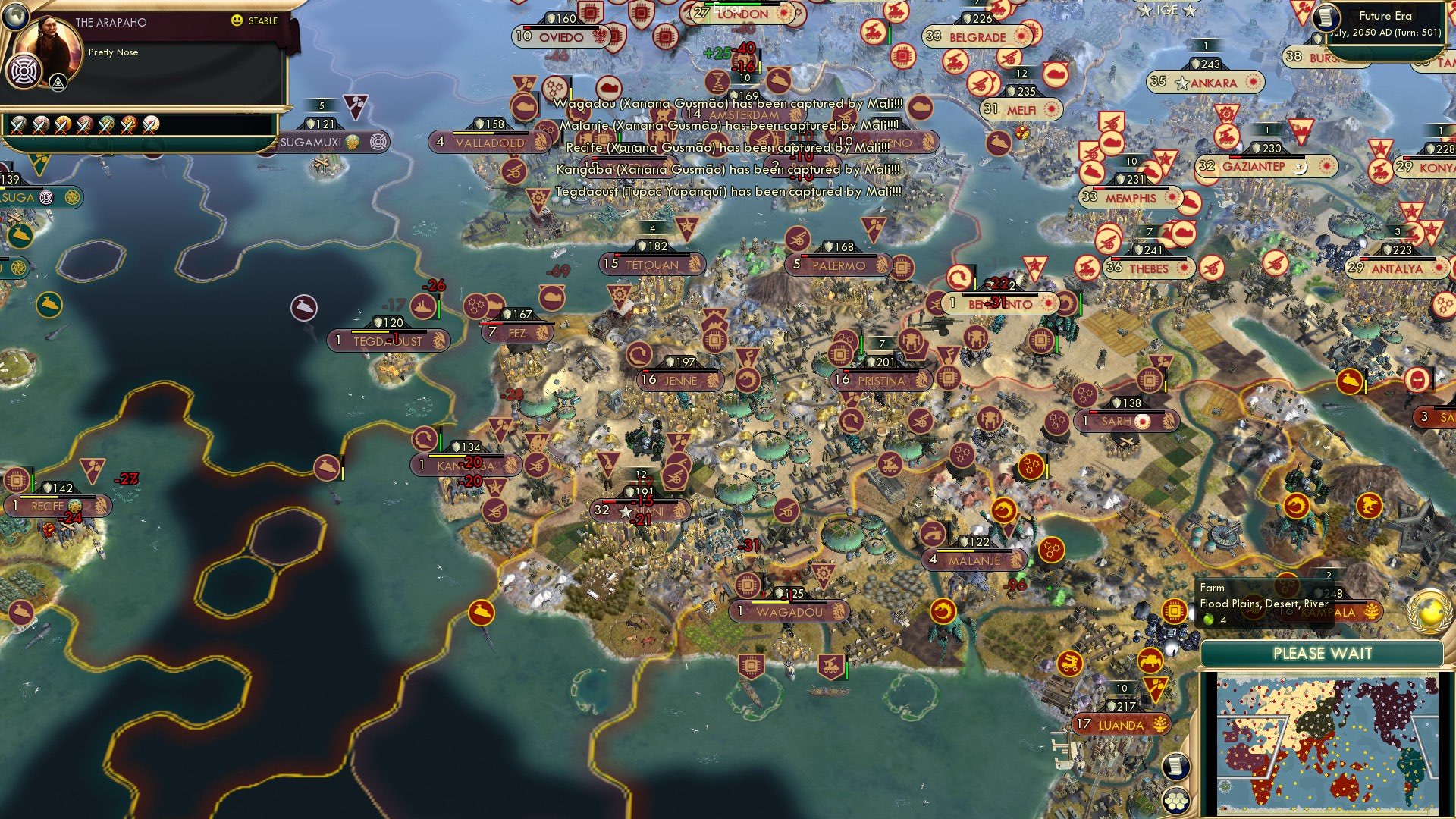Select the eye icon below Pretty Nose's portrait
The width and height of the screenshot is (1456, 819).
pyautogui.click(x=58, y=83)
